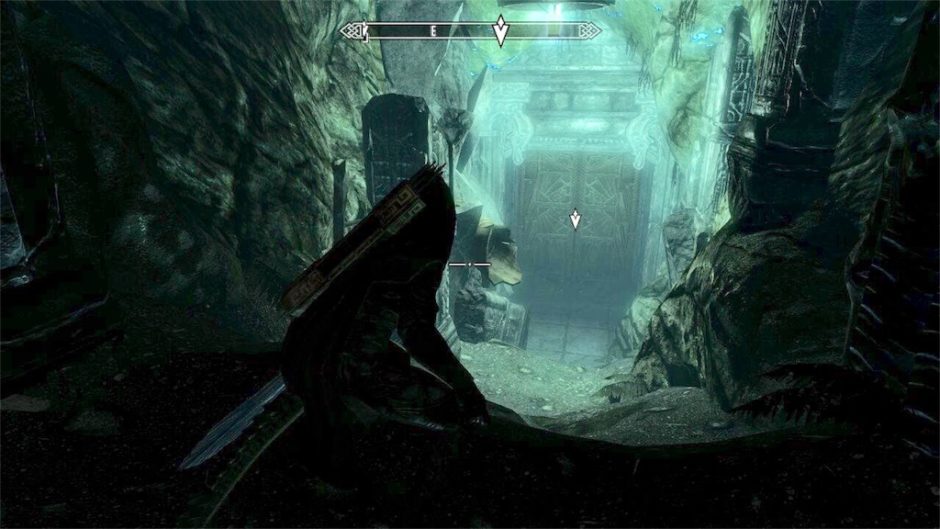Click the quest marker arrow on the compass
This screenshot has width=940, height=529.
[x=500, y=32]
